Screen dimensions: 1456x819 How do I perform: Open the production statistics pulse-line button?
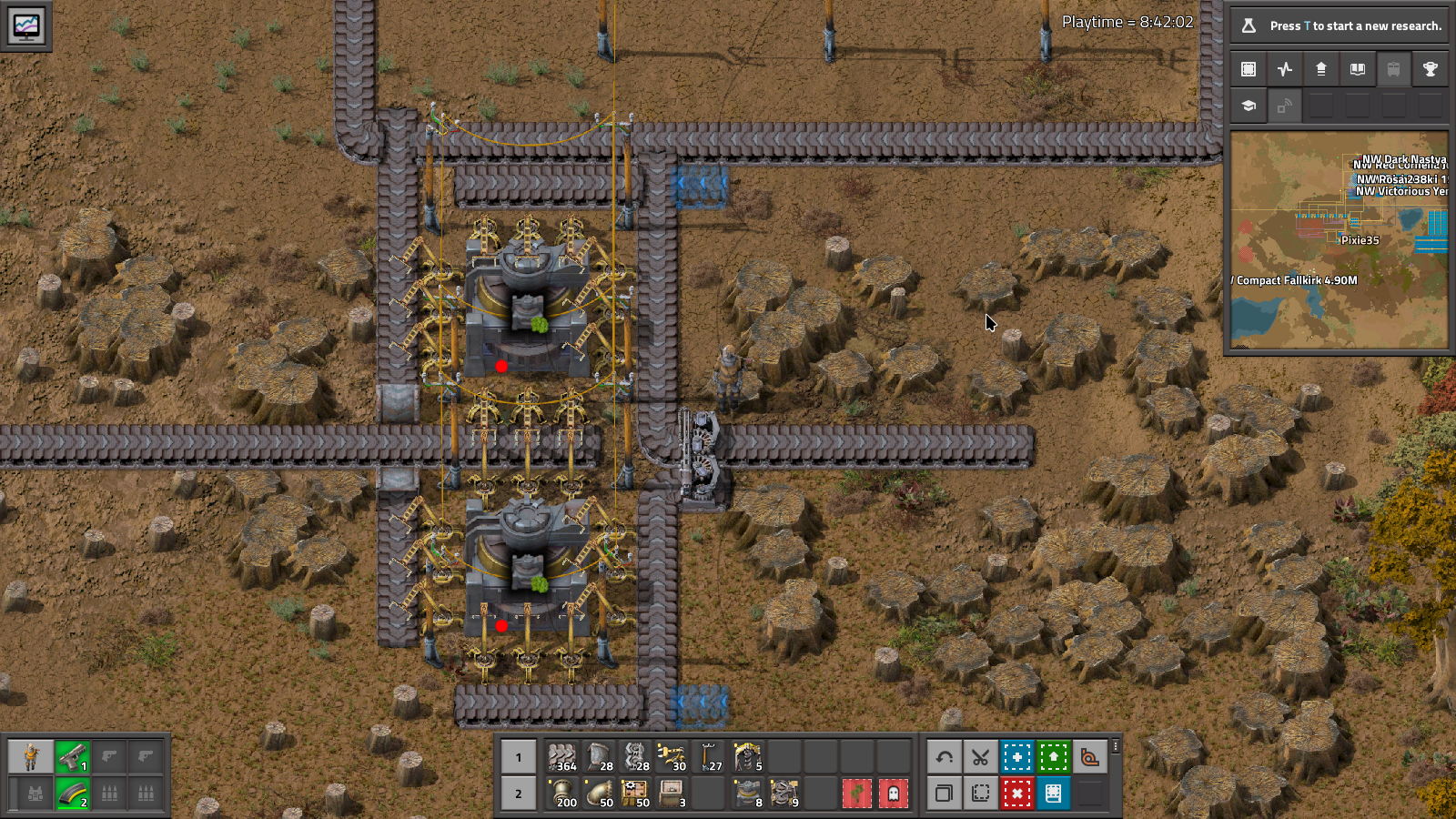1285,69
